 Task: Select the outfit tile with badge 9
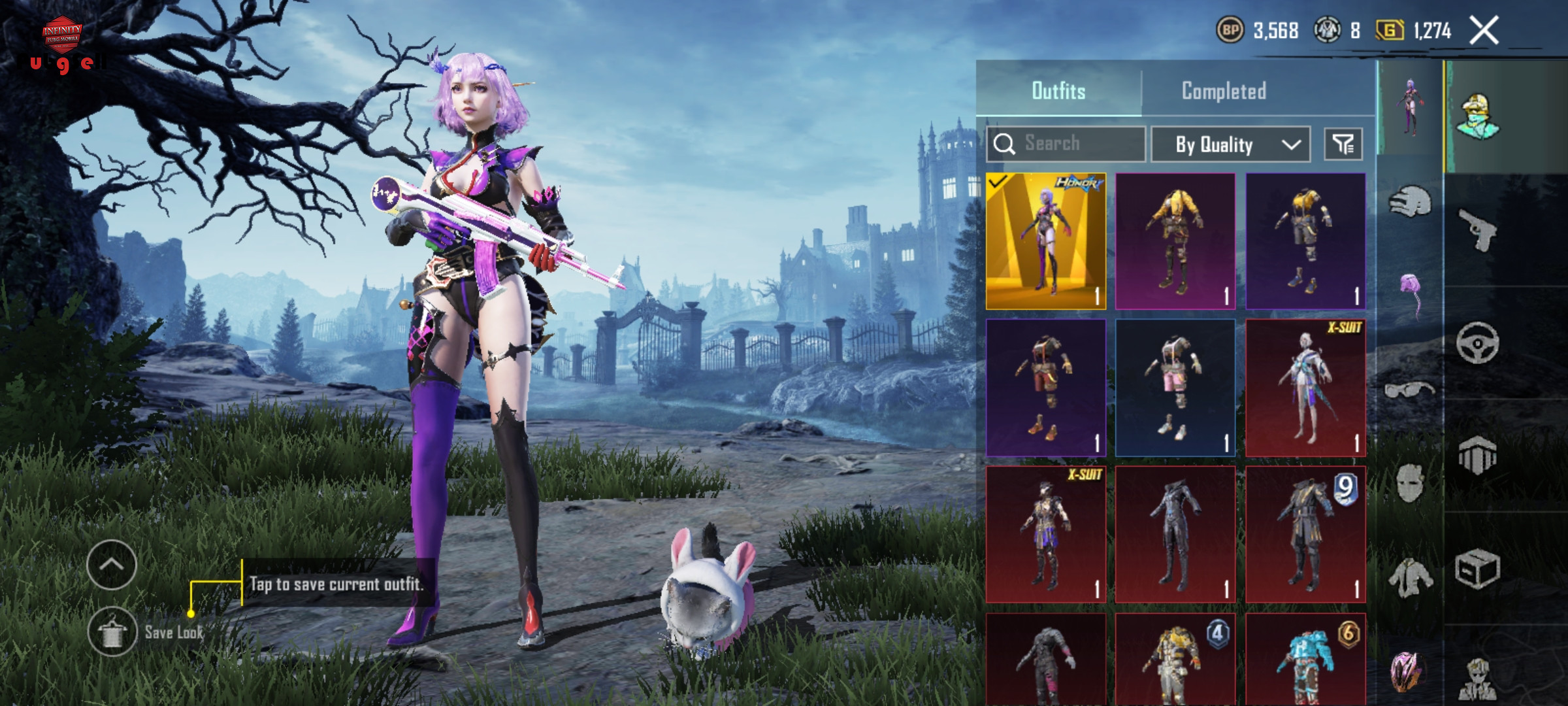click(x=1305, y=534)
